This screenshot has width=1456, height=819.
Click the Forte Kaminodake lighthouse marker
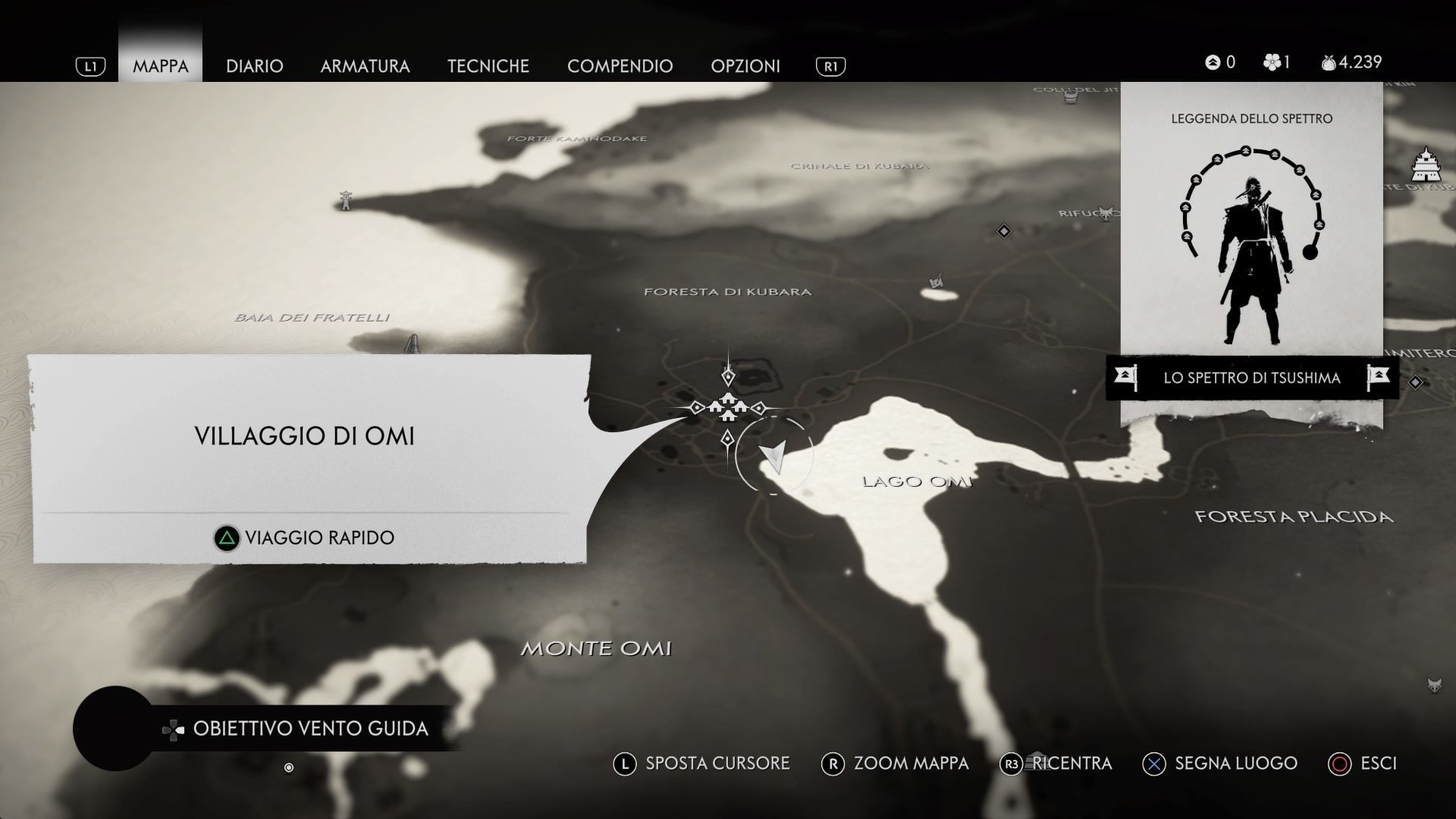[x=346, y=200]
